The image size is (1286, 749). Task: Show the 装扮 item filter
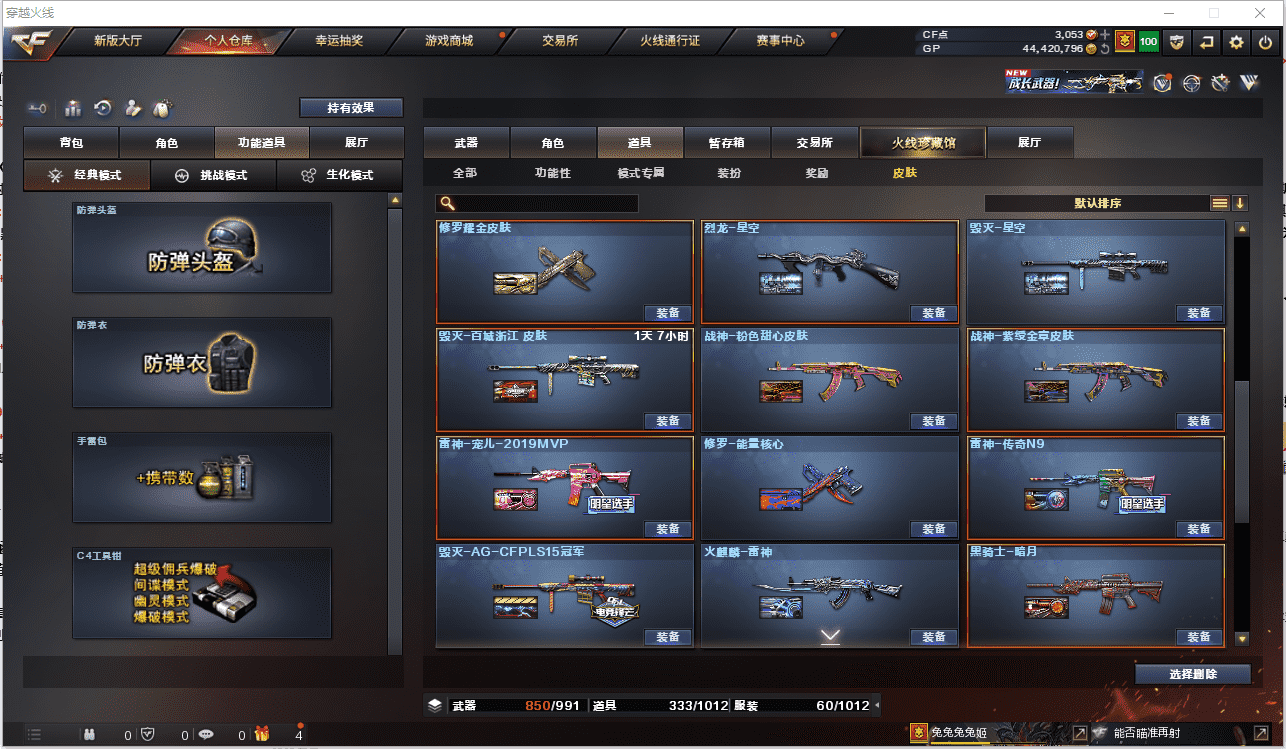(729, 173)
